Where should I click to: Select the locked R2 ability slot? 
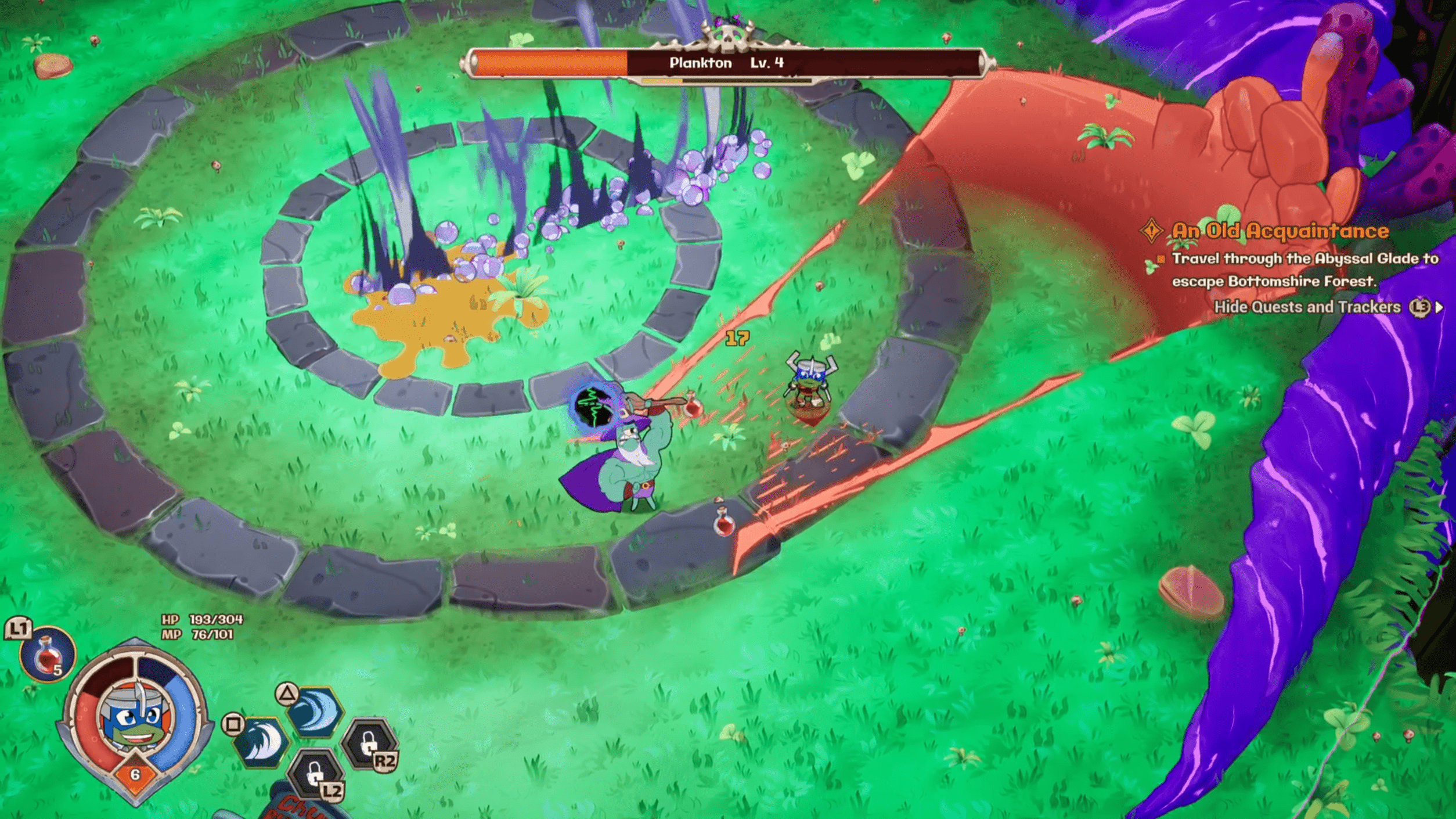[x=369, y=744]
